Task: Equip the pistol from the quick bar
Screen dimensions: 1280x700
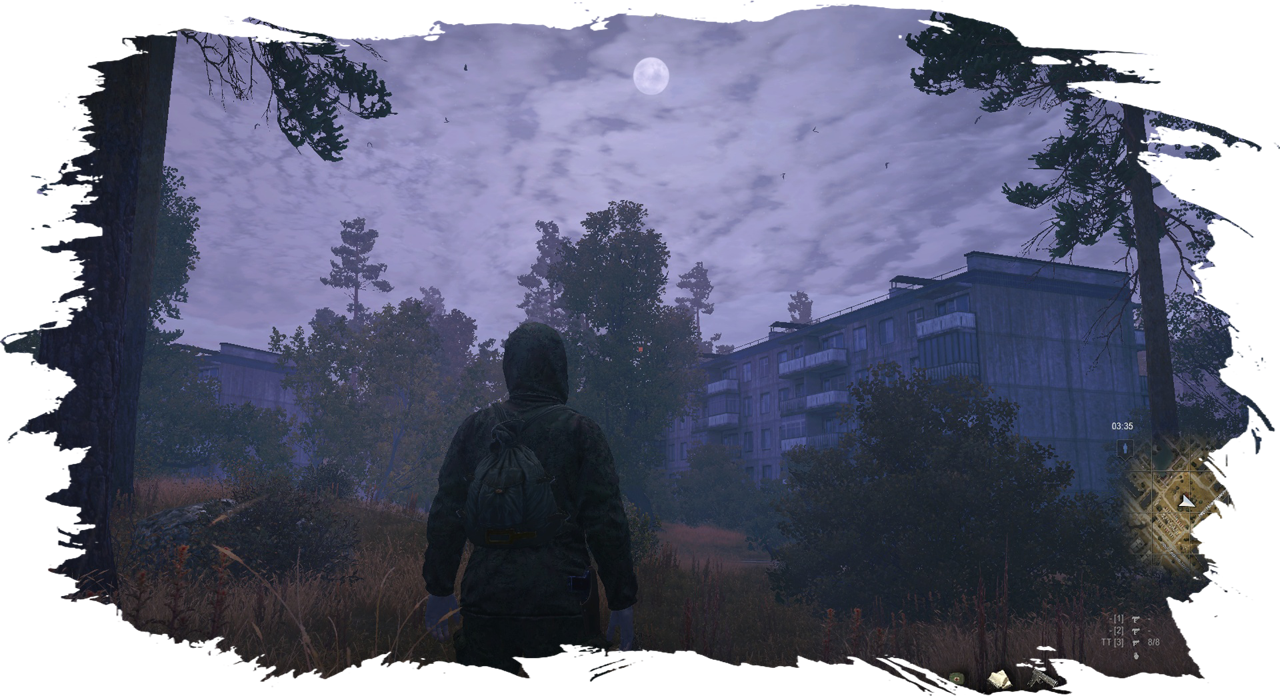Action: point(1041,679)
